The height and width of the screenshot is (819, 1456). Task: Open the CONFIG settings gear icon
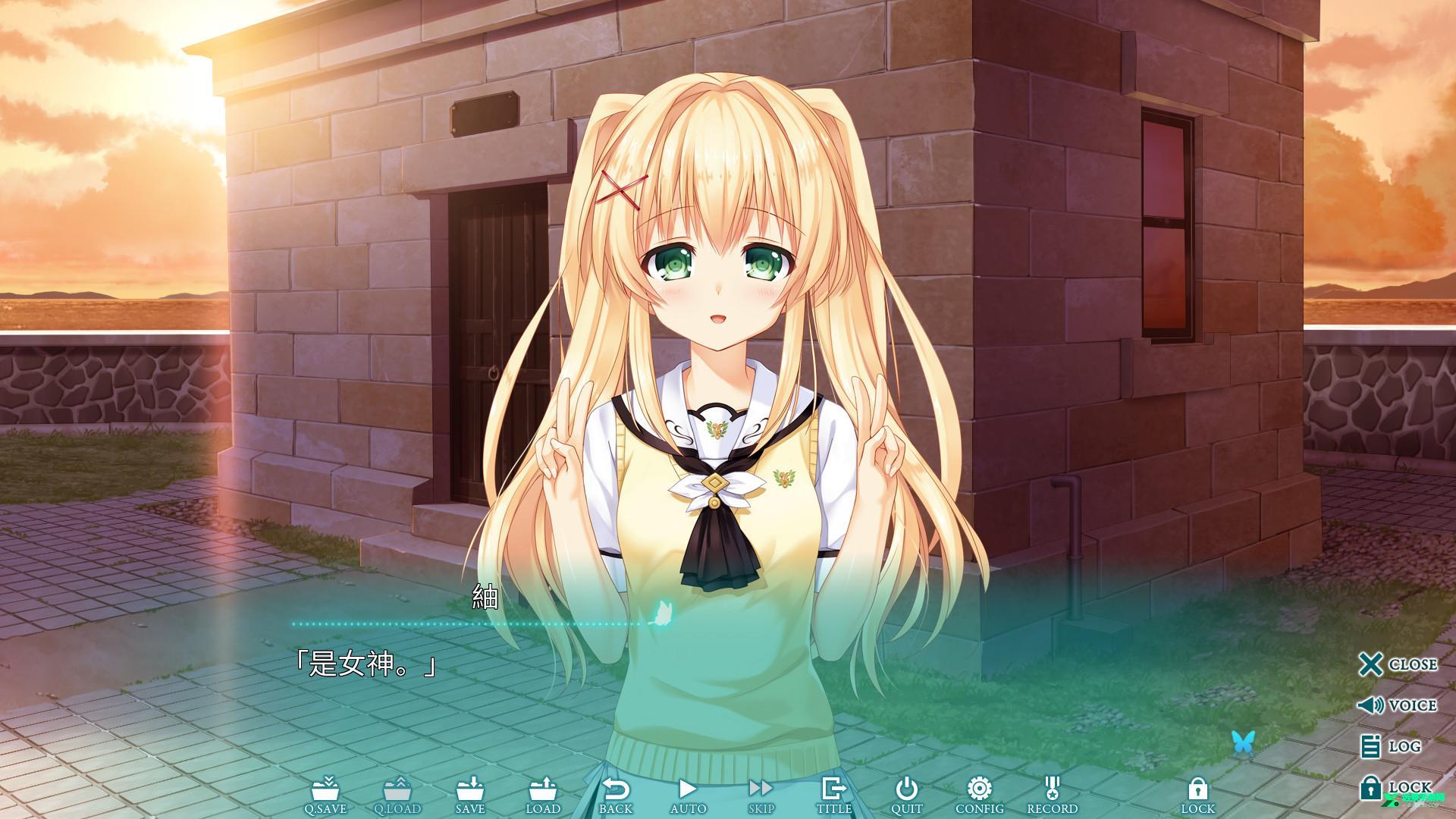(981, 791)
